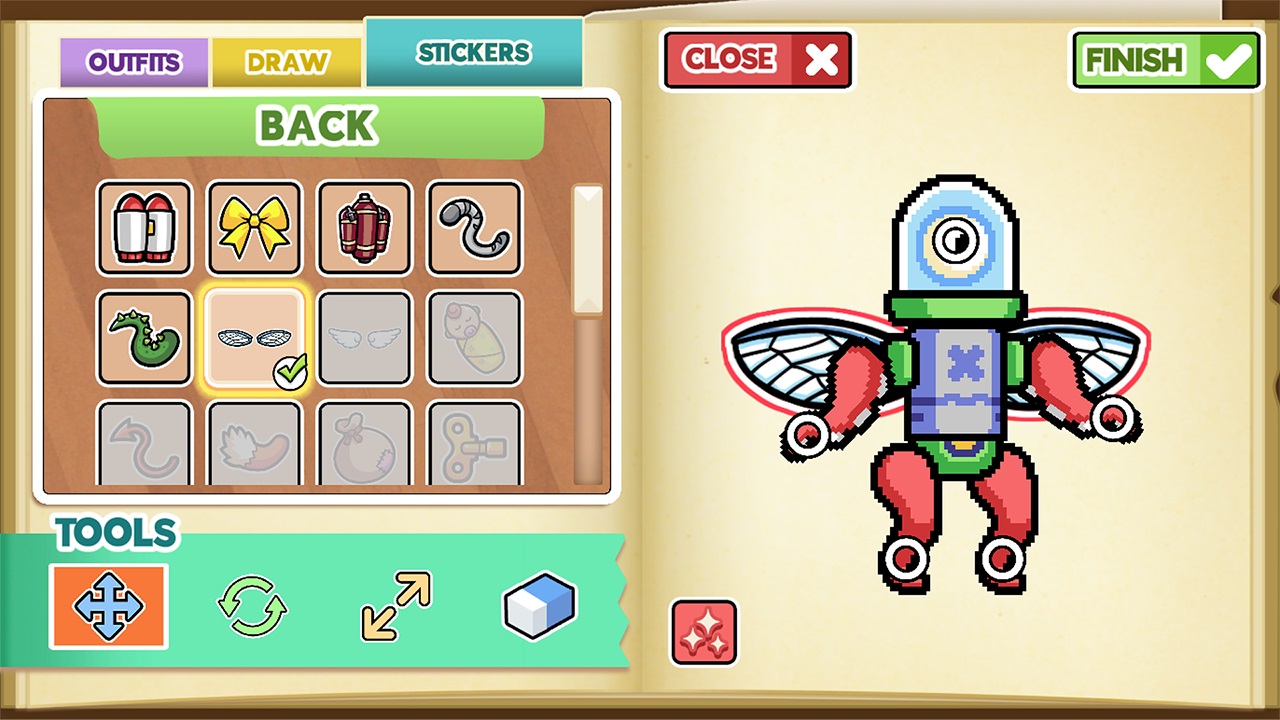Choose the jetpack back sticker
Screen dimensions: 1280x720
click(x=144, y=228)
